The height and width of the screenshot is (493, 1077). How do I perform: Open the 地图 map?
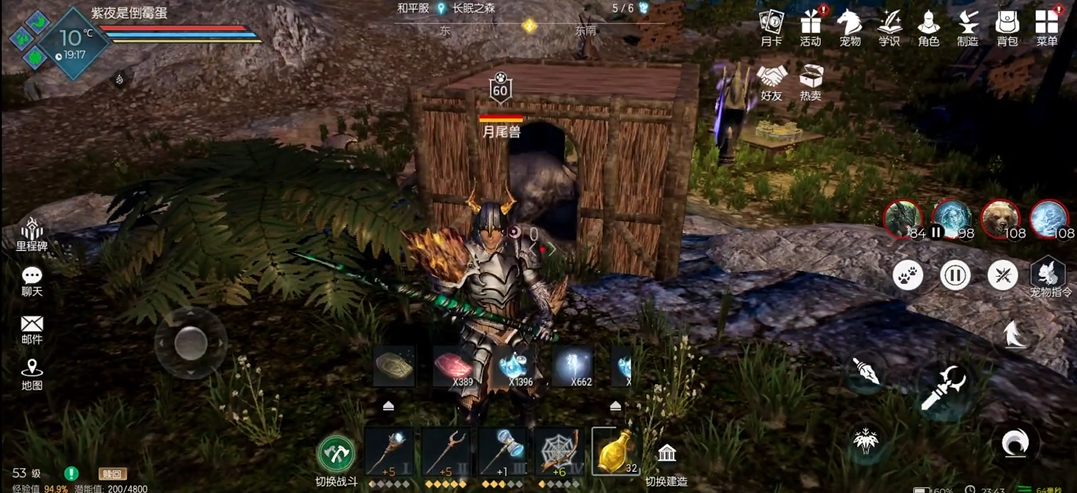tap(32, 373)
